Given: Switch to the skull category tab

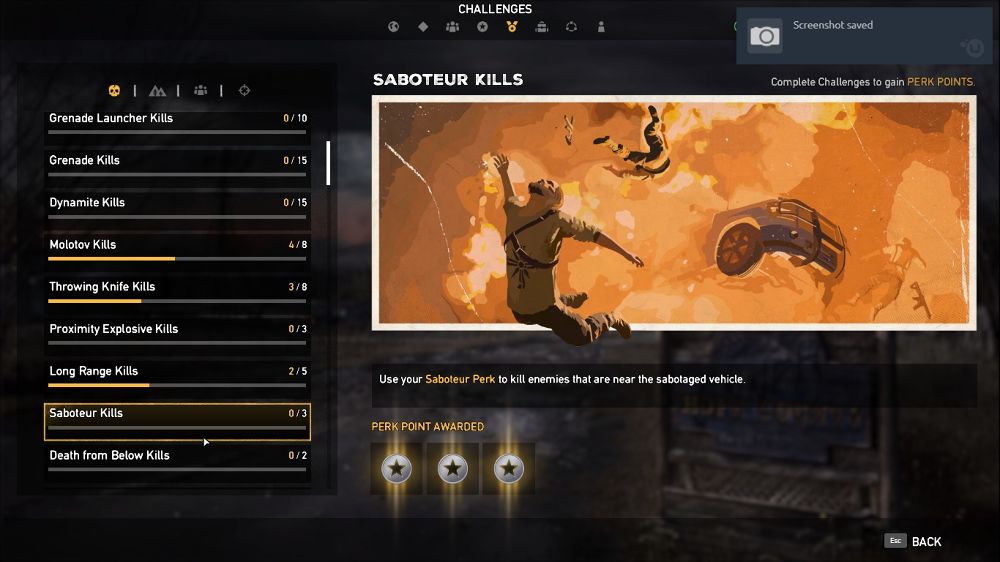Looking at the screenshot, I should [x=114, y=91].
